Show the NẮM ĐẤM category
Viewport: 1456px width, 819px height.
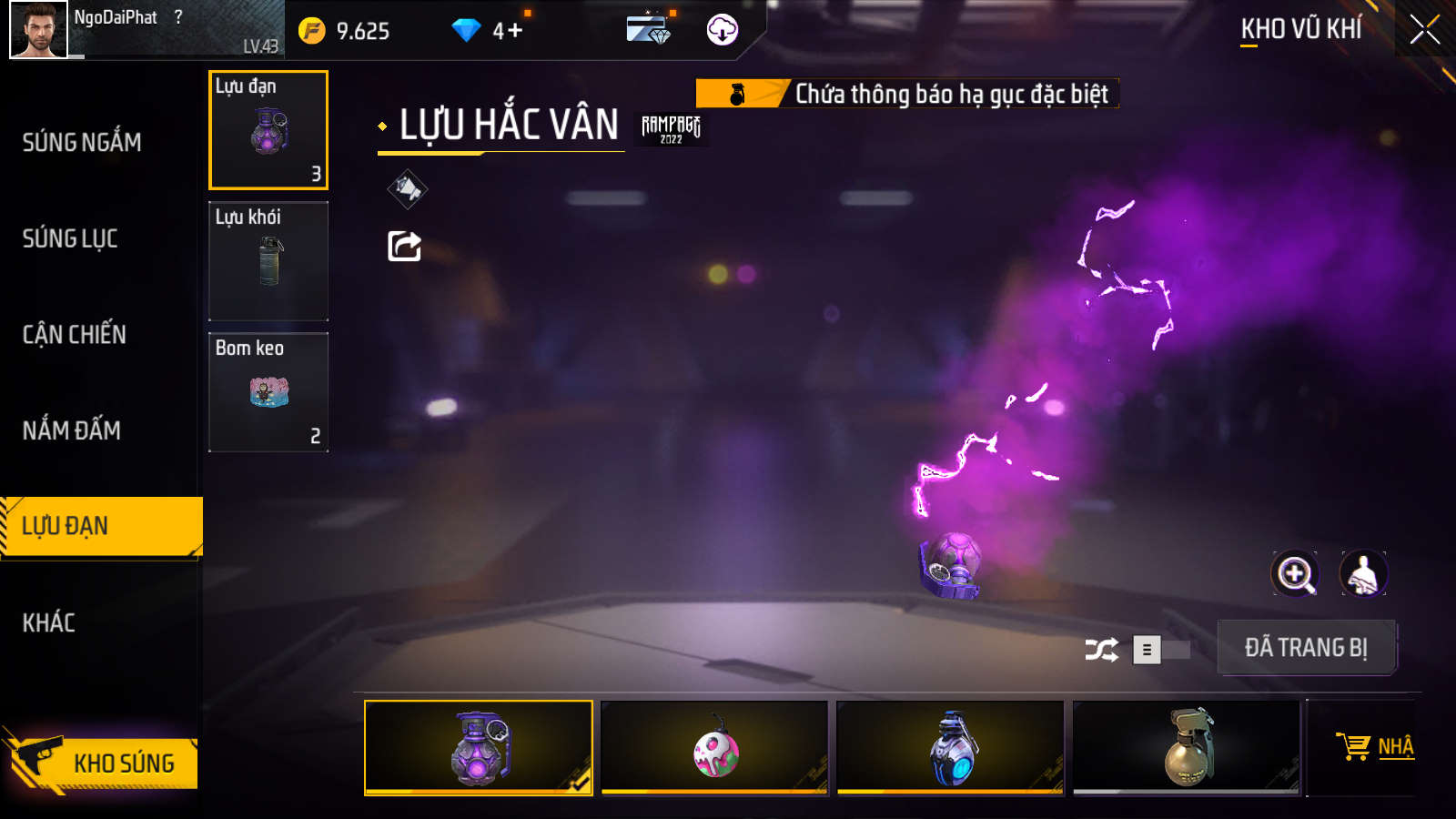[72, 430]
